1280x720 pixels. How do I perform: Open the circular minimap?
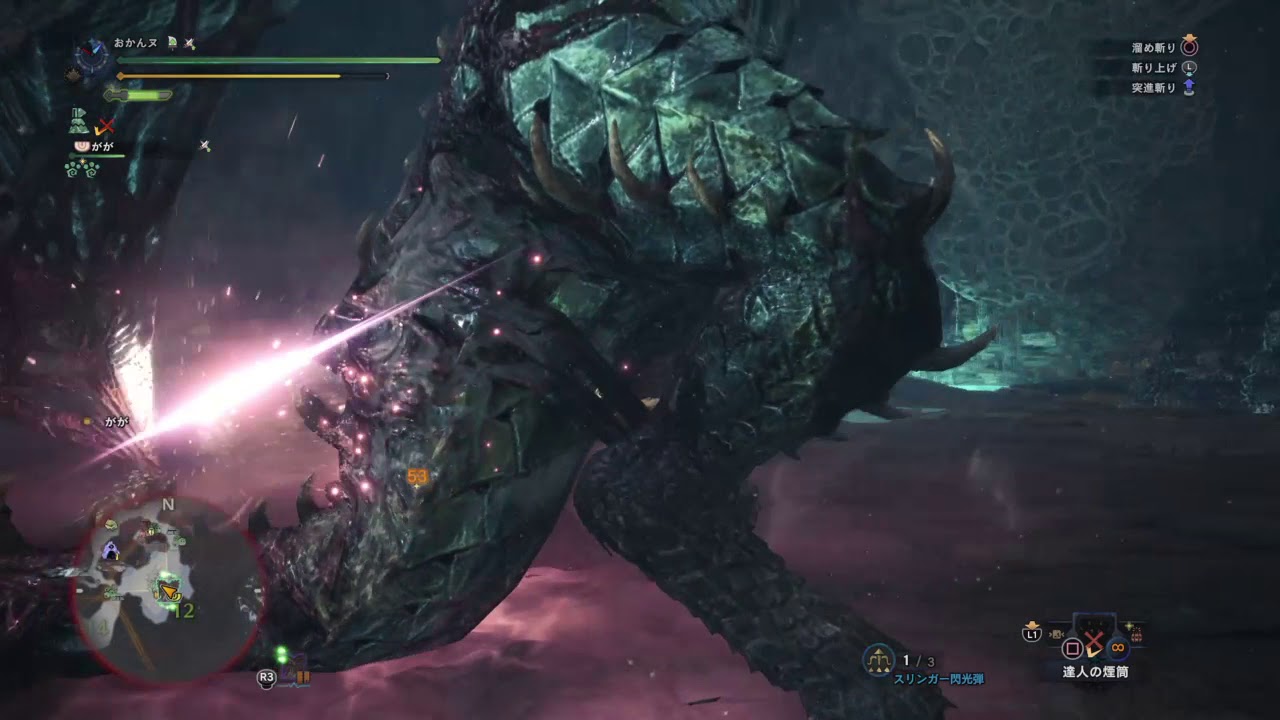[168, 590]
